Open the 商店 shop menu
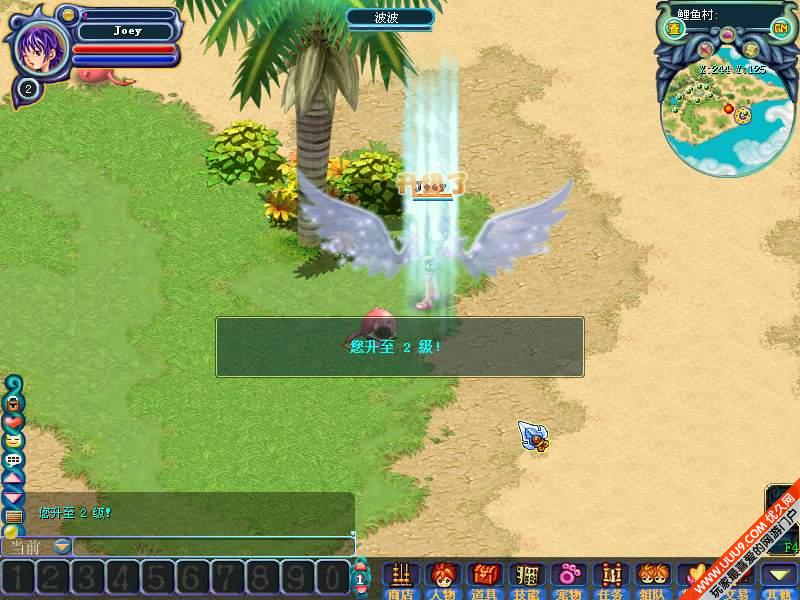Image resolution: width=800 pixels, height=600 pixels. pyautogui.click(x=400, y=577)
